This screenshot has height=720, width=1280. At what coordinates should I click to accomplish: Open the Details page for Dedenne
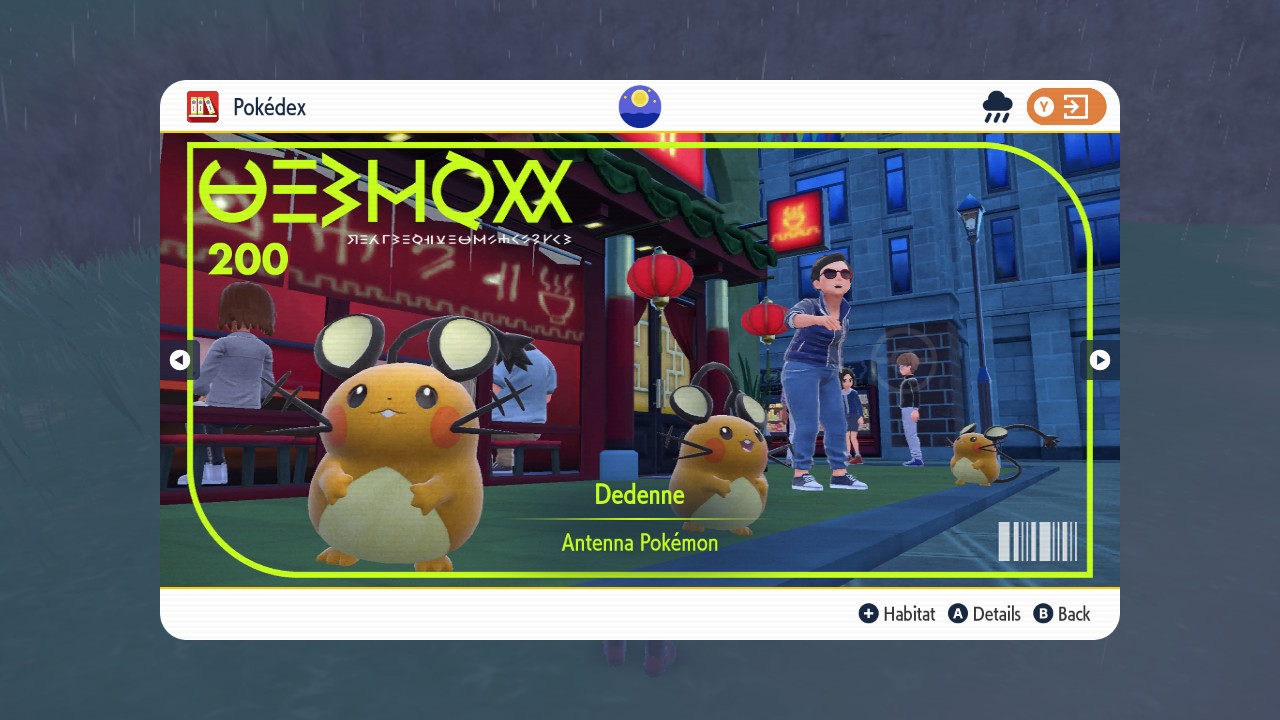[995, 614]
